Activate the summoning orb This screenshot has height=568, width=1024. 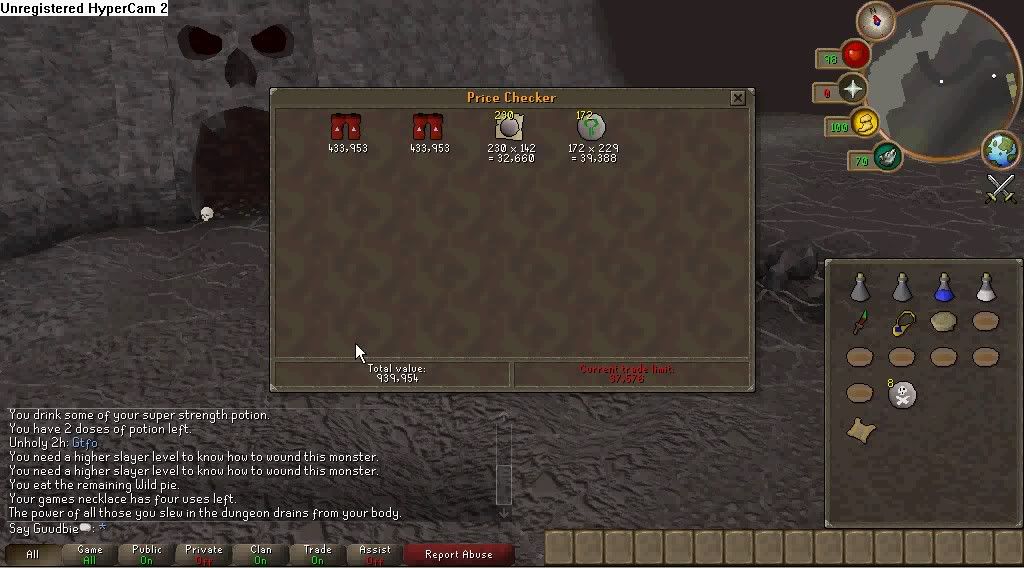[x=886, y=156]
